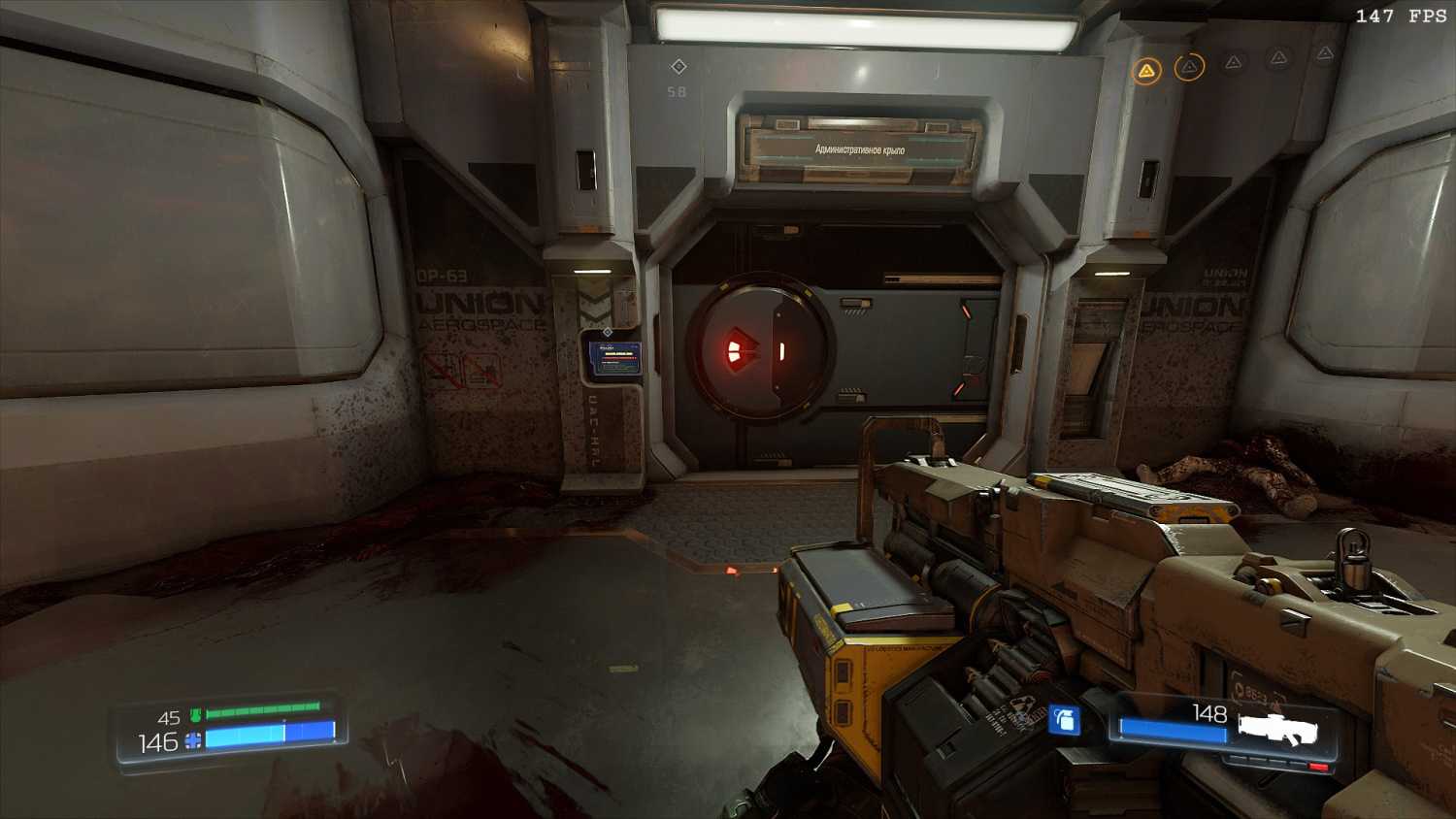The height and width of the screenshot is (819, 1456).
Task: Click the triangle icon with orange progress ring
Action: (x=1189, y=67)
